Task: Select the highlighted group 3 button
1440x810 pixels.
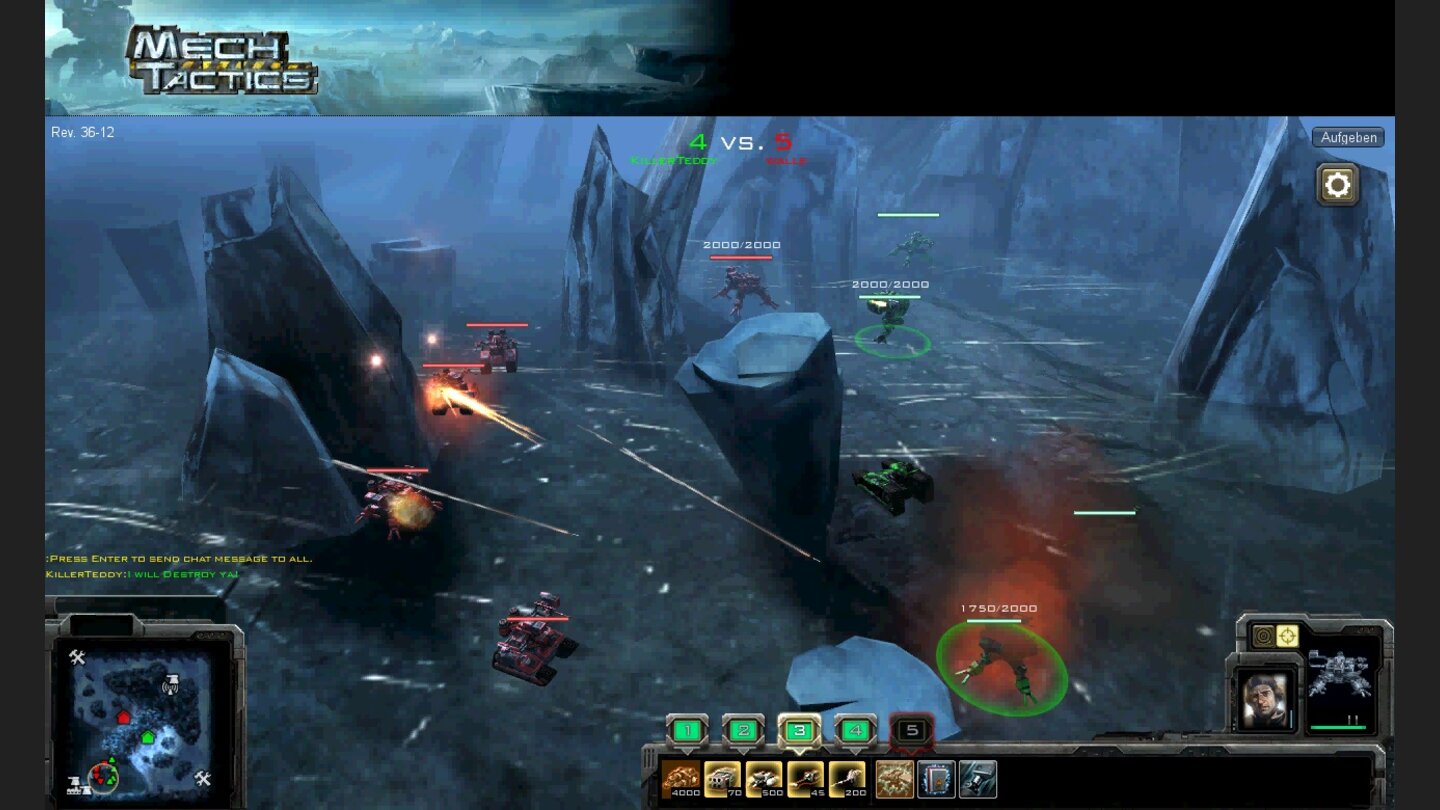Action: click(x=797, y=729)
